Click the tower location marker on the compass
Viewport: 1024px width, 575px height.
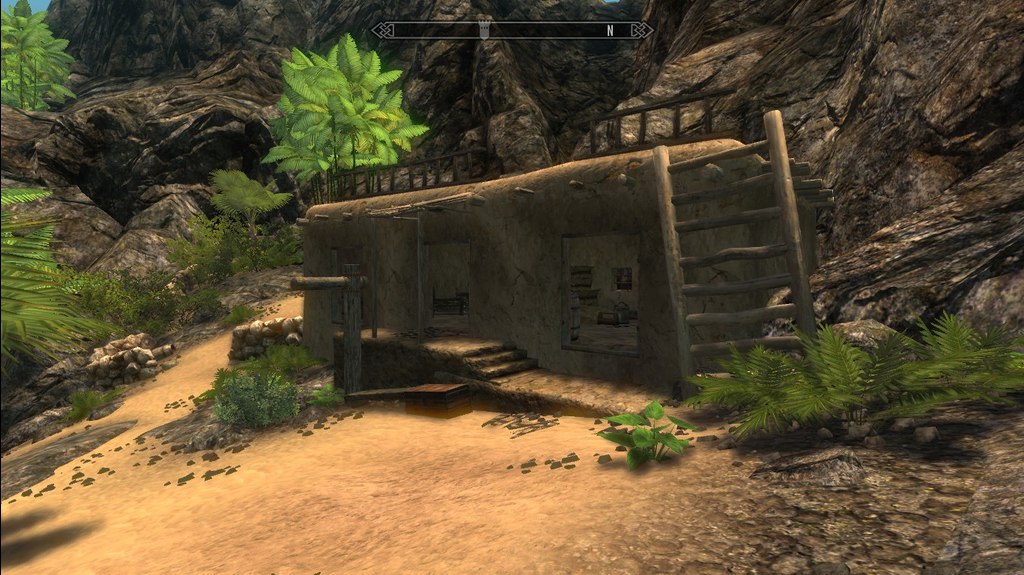482,30
